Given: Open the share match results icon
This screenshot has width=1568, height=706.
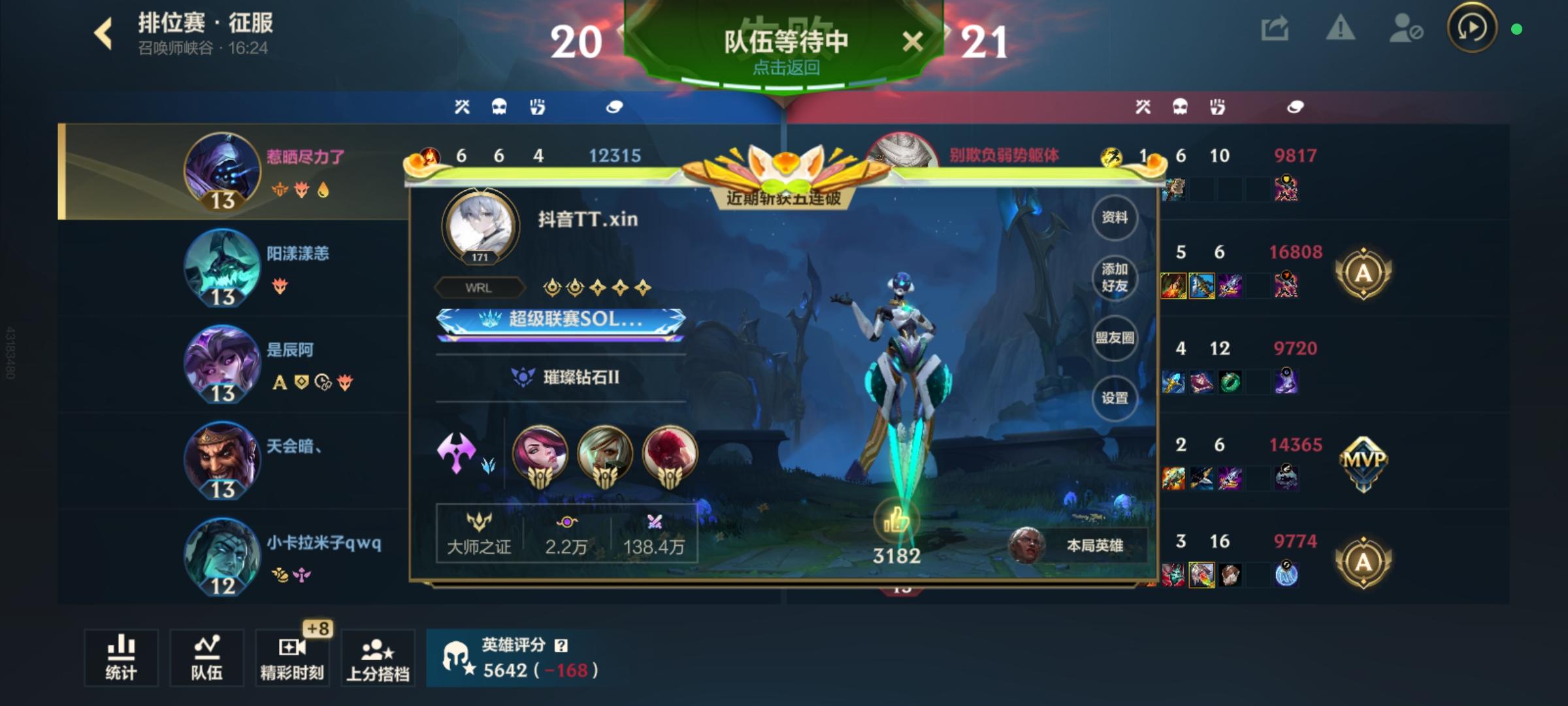Looking at the screenshot, I should click(1274, 29).
